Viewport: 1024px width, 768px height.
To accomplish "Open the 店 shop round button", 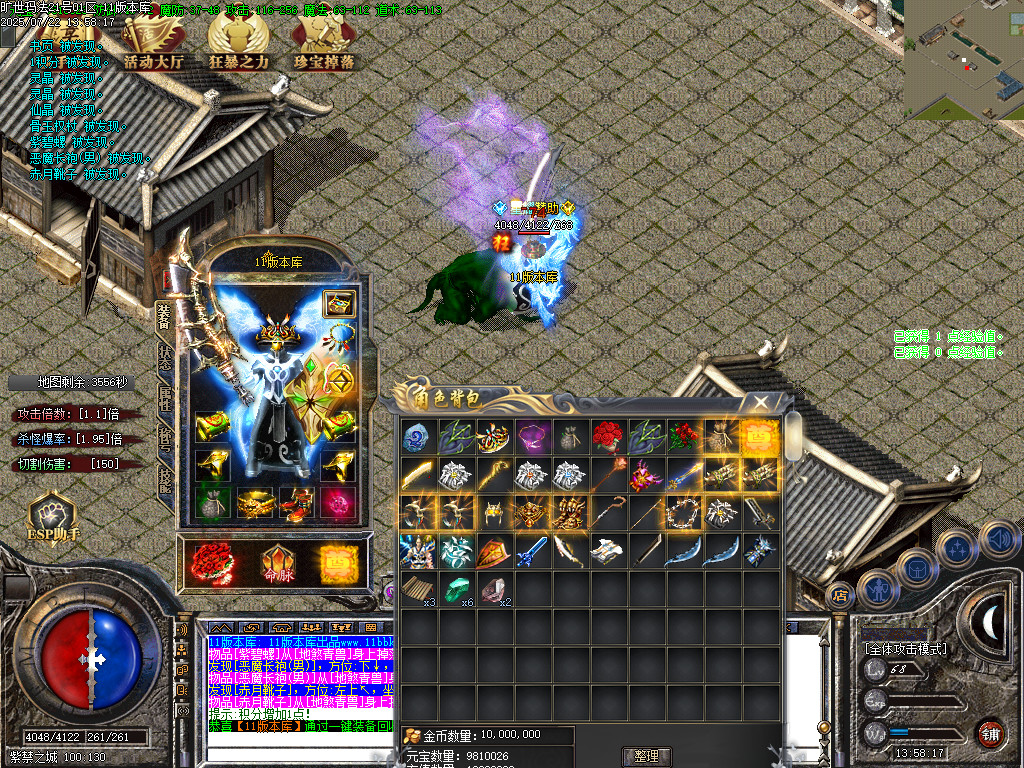I will (x=840, y=594).
